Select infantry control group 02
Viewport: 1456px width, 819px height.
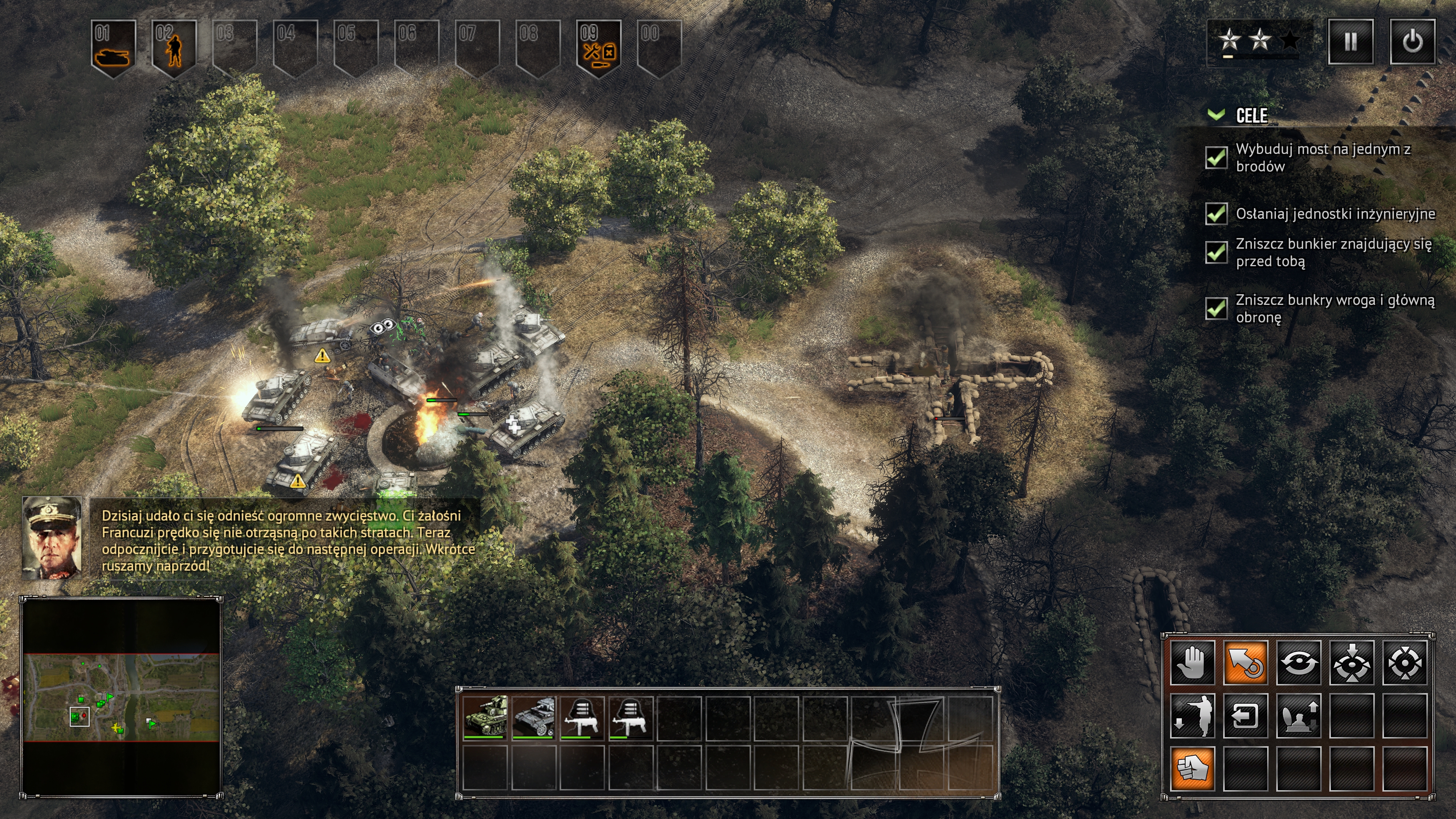tap(174, 48)
